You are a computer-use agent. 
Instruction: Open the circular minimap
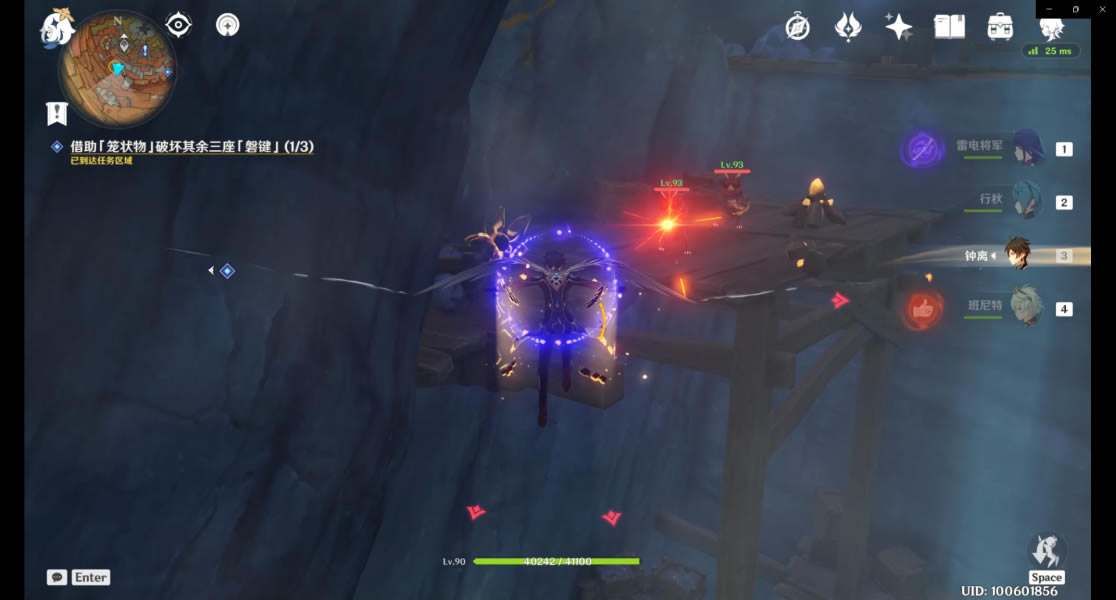pyautogui.click(x=118, y=70)
